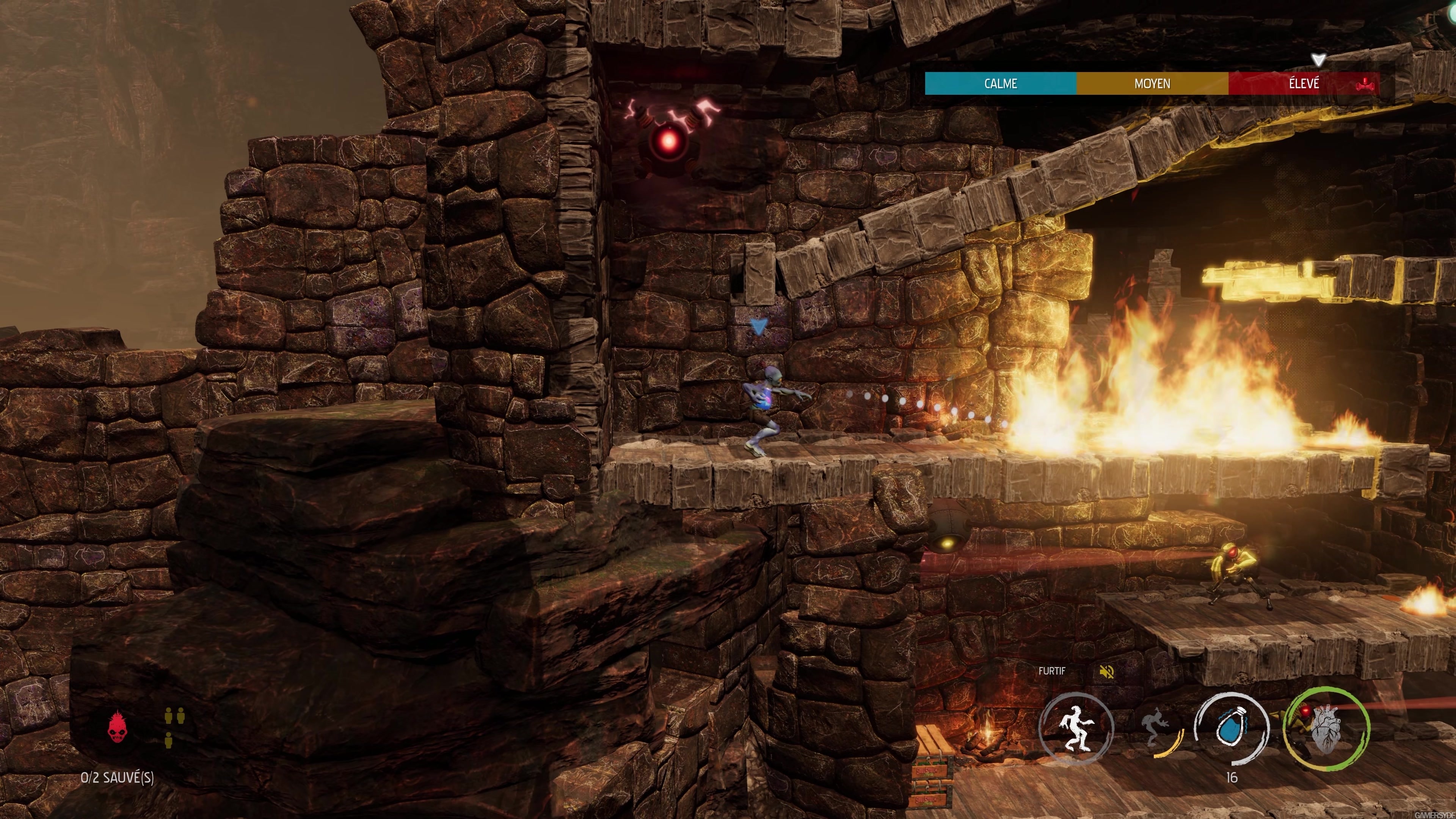Click the red ÉLEVÉ alert segment
Screen dimensions: 1456x819
[1304, 84]
